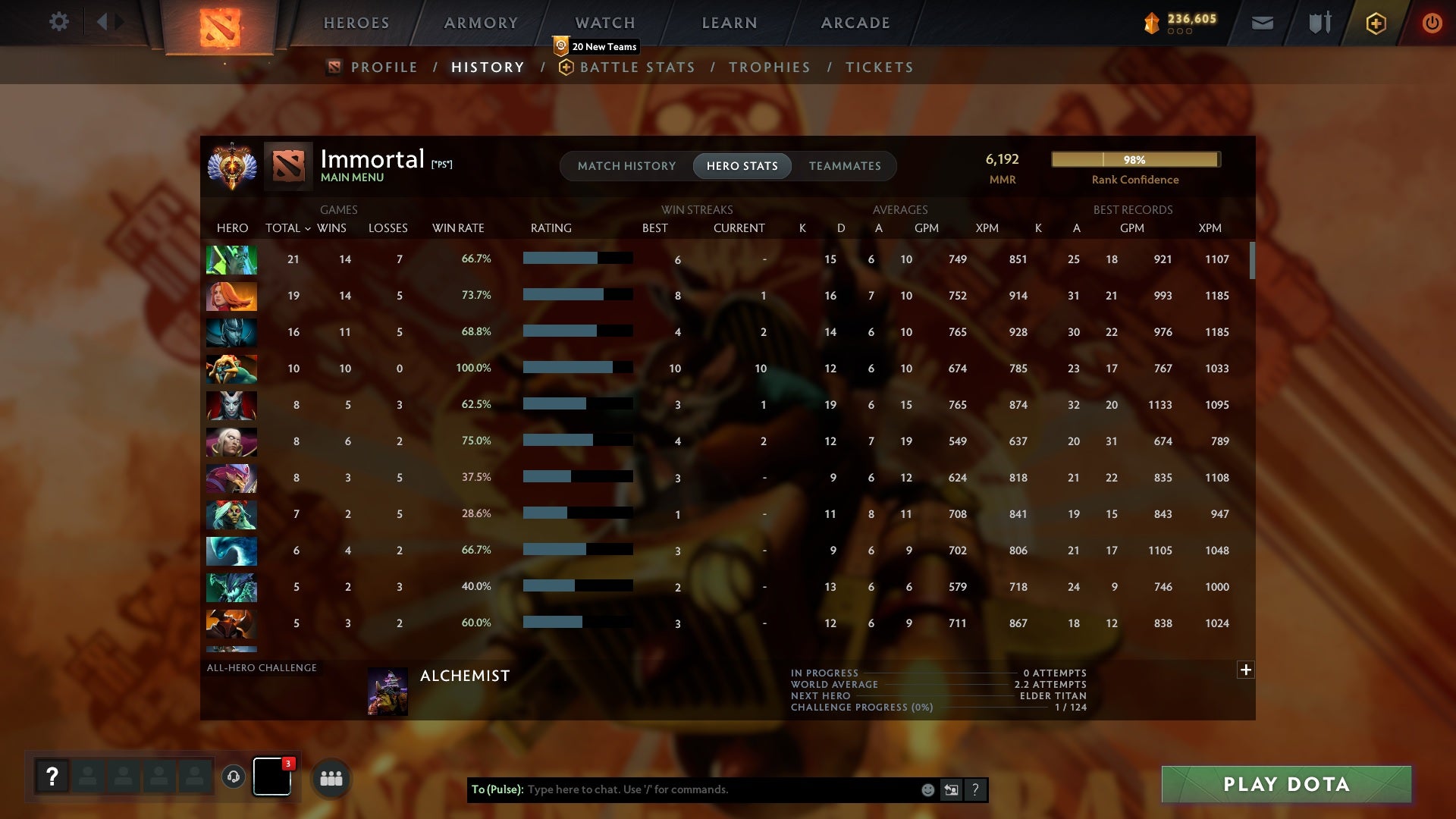
Task: Click the PLAY DOTA button
Action: pyautogui.click(x=1285, y=784)
